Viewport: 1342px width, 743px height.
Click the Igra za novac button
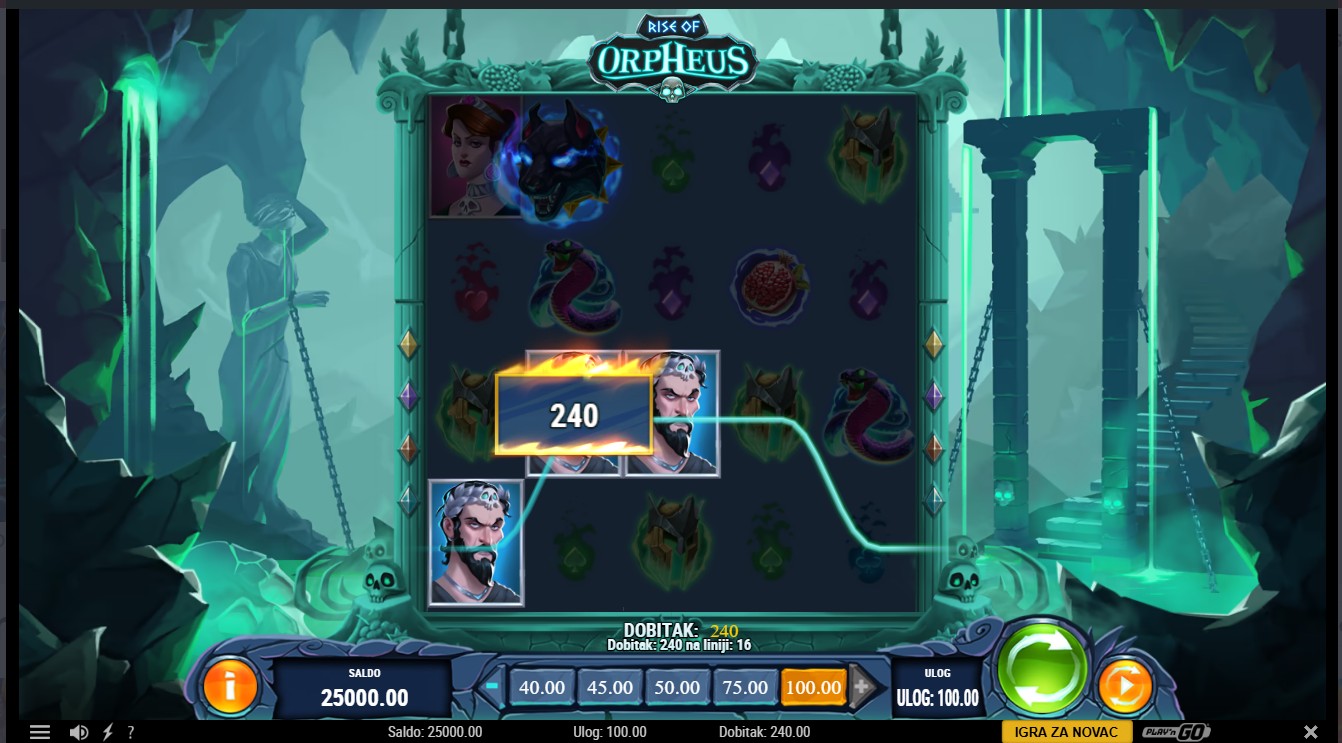click(x=1066, y=732)
